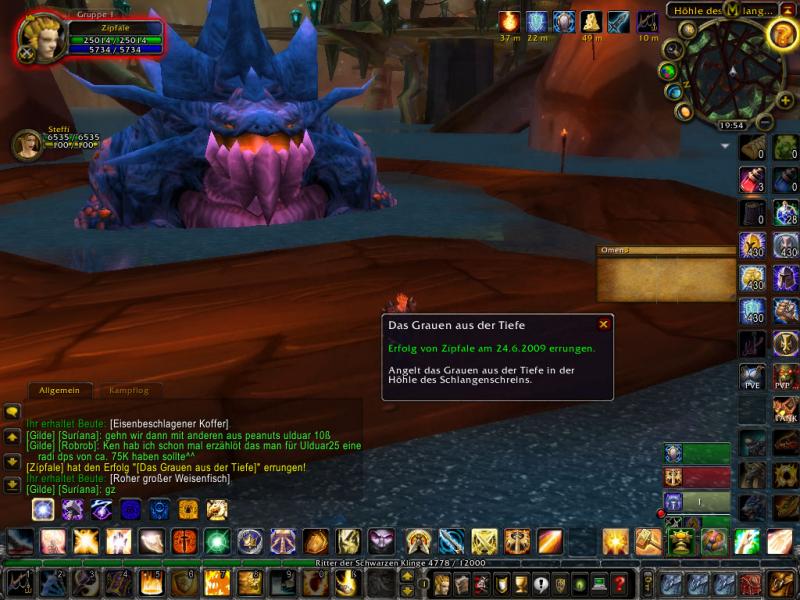This screenshot has width=800, height=600.
Task: Switch to the Allgemein chat tab
Action: (x=59, y=390)
